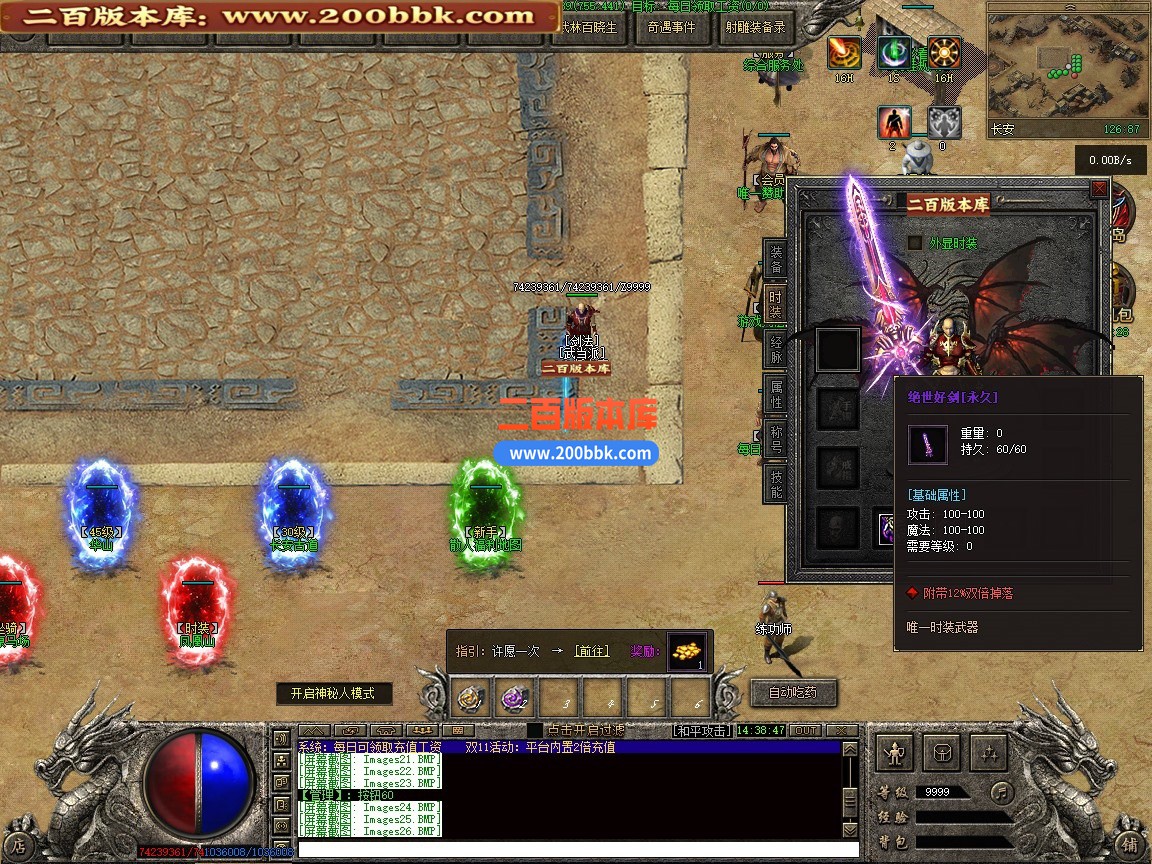Switch to the 装备 equipment tab
The width and height of the screenshot is (1152, 864).
[x=776, y=257]
